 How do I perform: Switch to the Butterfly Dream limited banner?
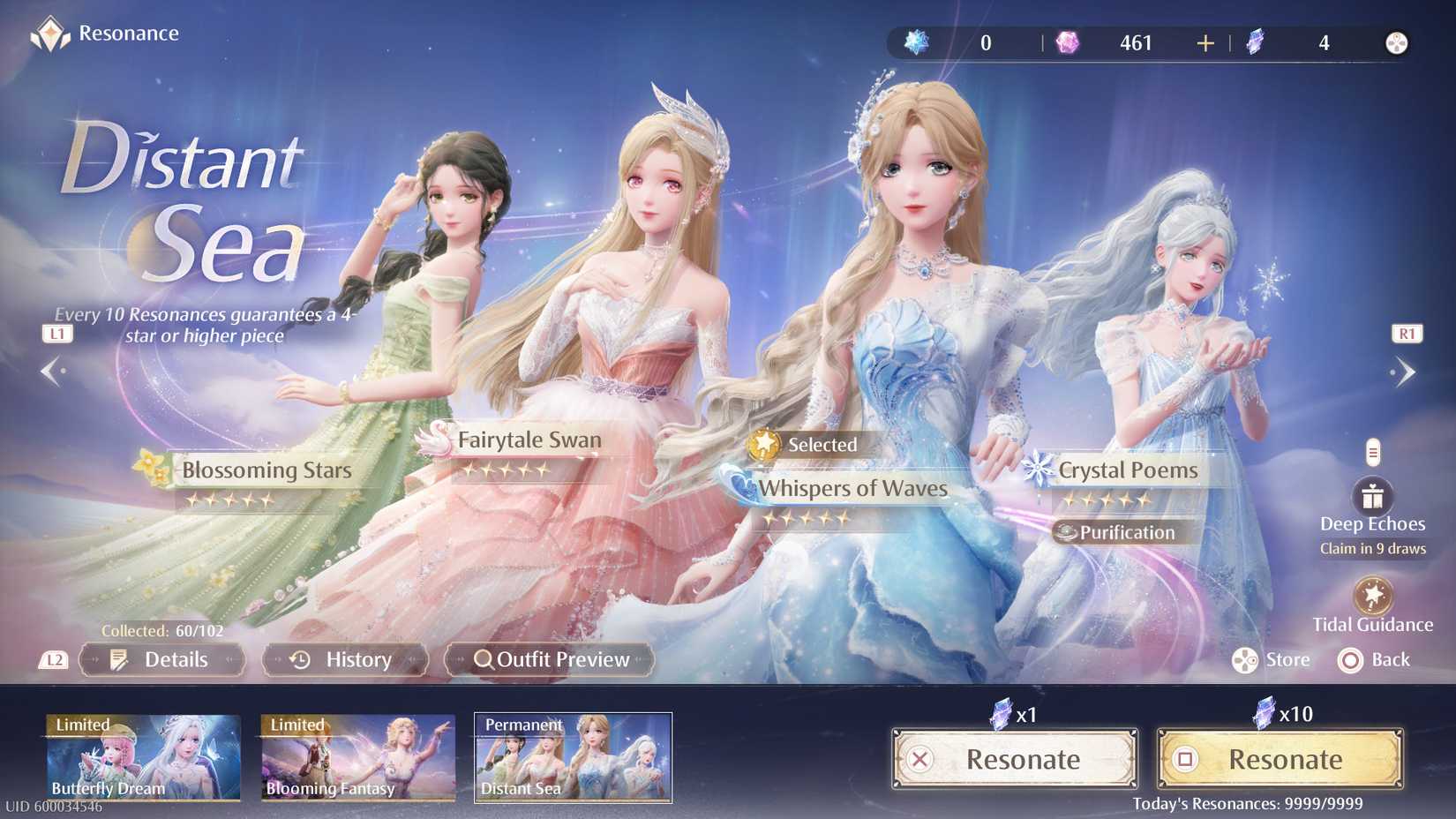143,756
